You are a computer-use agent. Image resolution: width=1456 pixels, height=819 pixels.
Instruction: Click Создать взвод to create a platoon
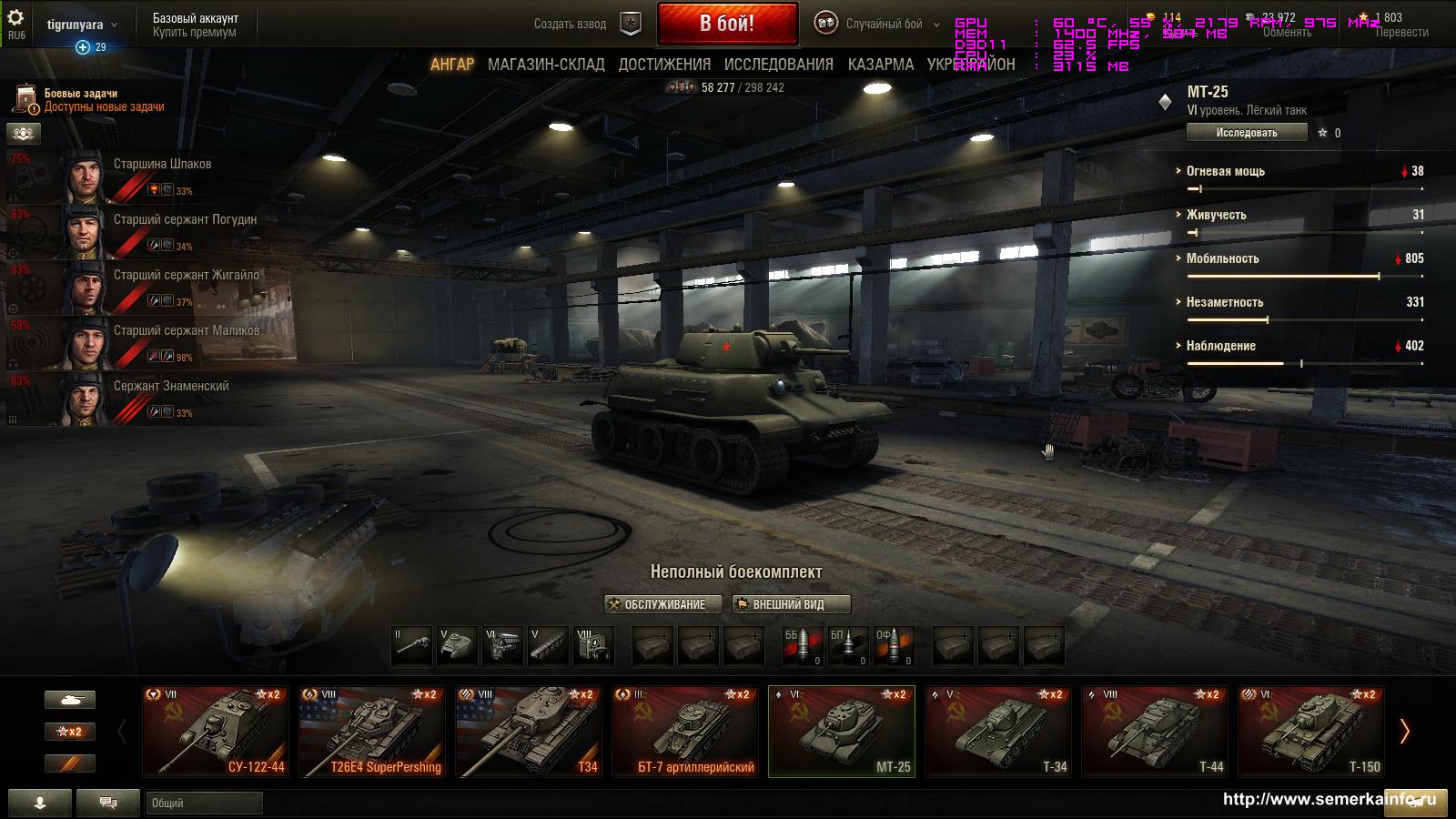coord(571,25)
